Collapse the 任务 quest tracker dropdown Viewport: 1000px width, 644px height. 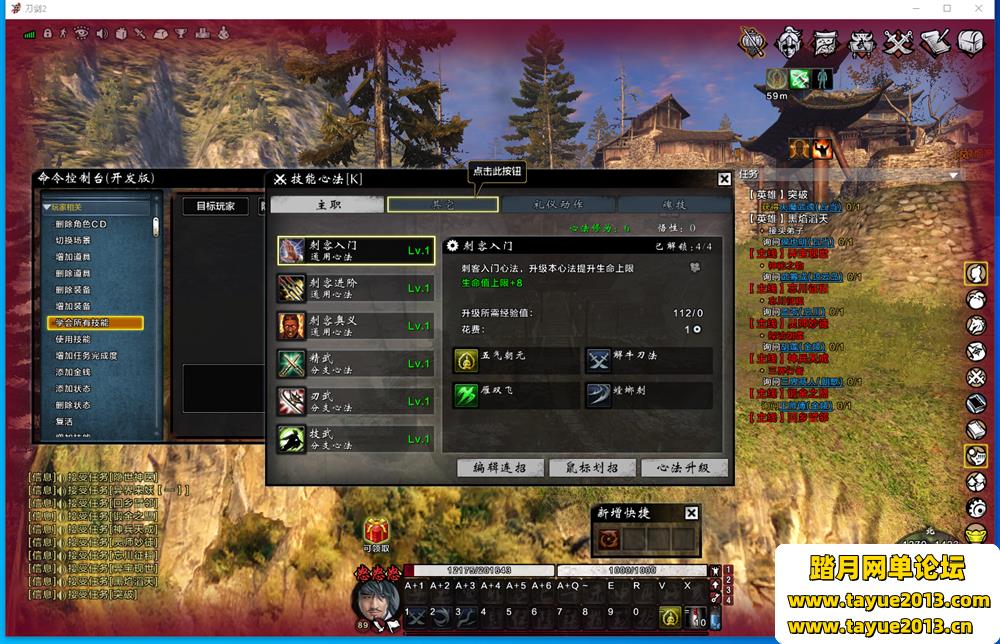point(953,175)
